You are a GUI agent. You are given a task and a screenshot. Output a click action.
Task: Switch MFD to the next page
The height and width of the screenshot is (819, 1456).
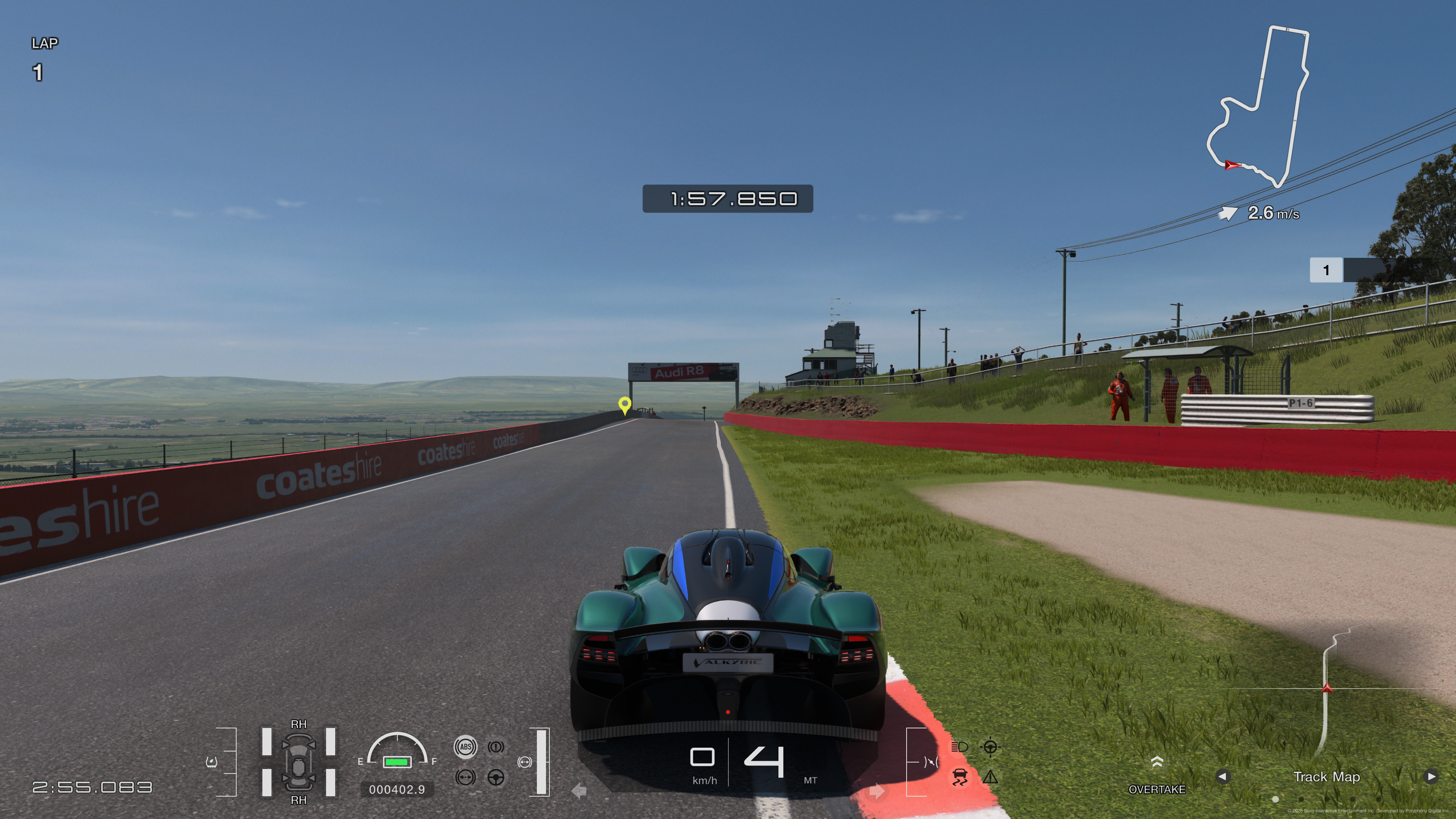1431,777
